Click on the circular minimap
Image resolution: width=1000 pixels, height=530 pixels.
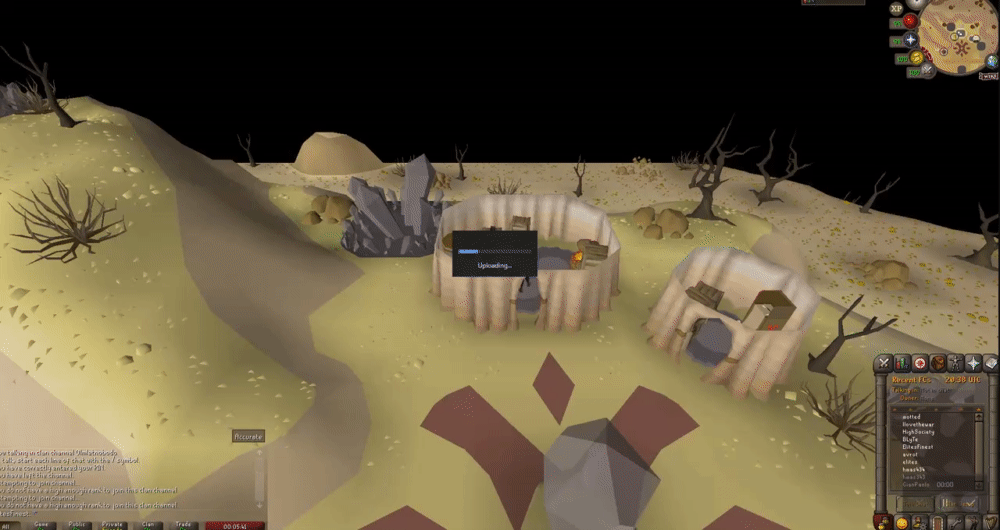coord(957,38)
